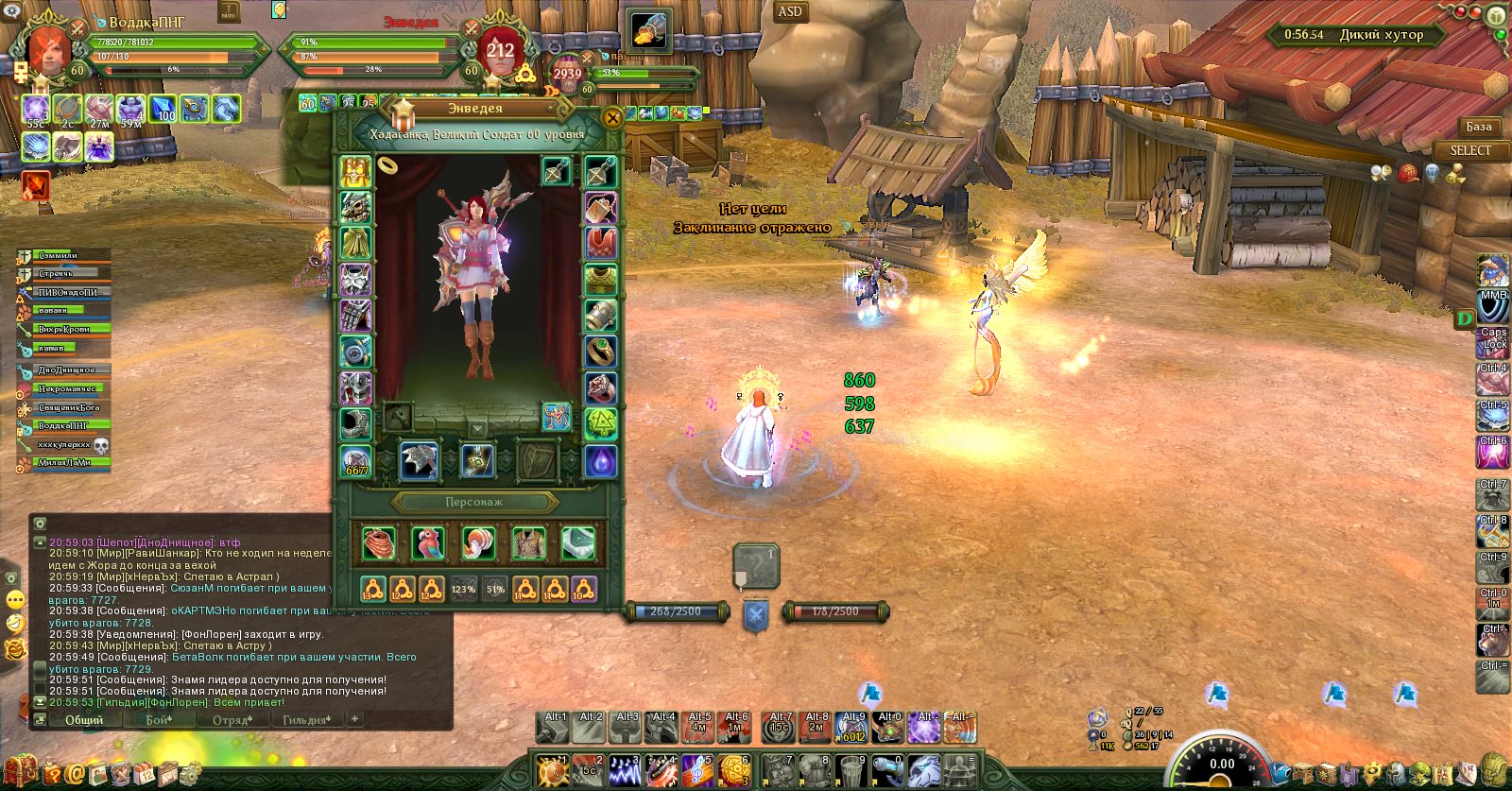Switch to the Общий chat tab

coord(84,720)
